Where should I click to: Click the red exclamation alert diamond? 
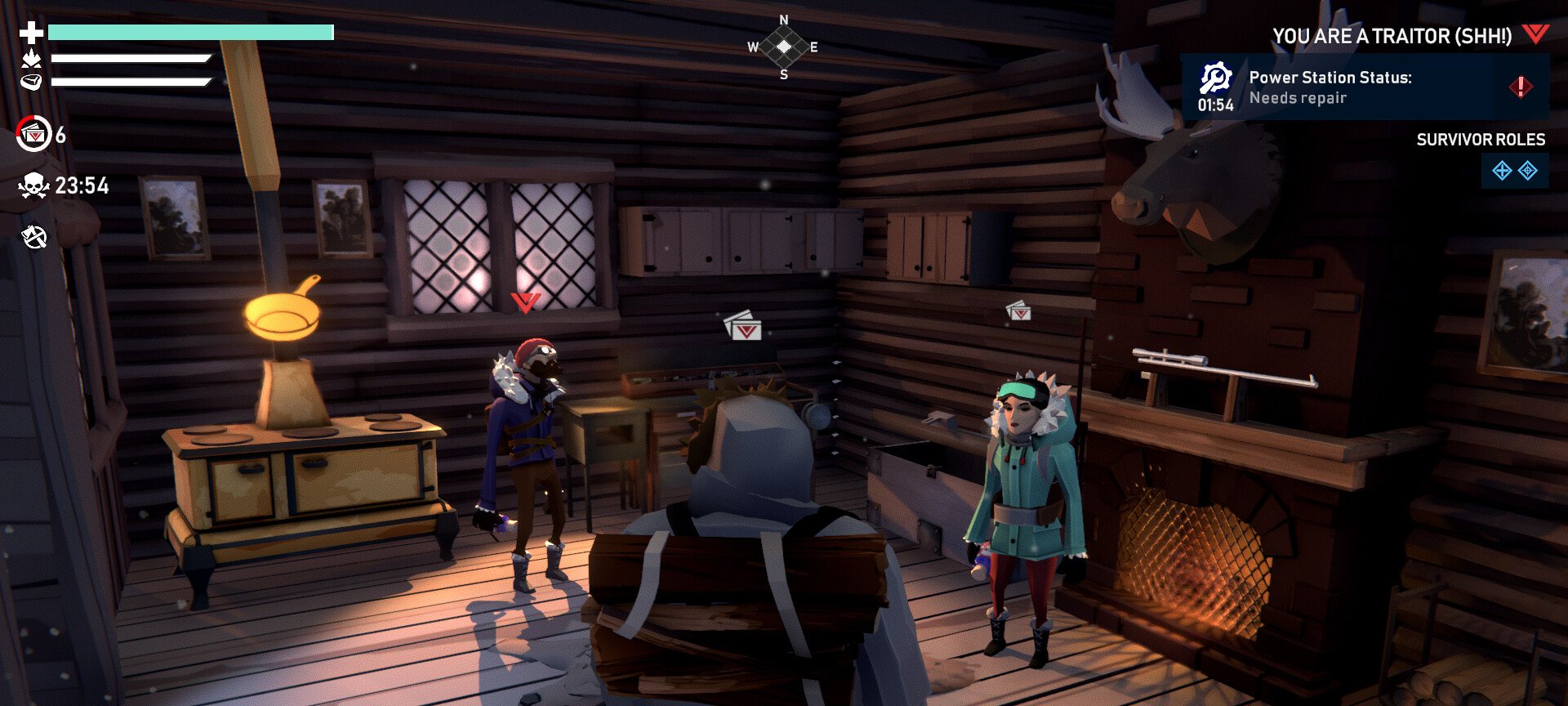[1520, 87]
